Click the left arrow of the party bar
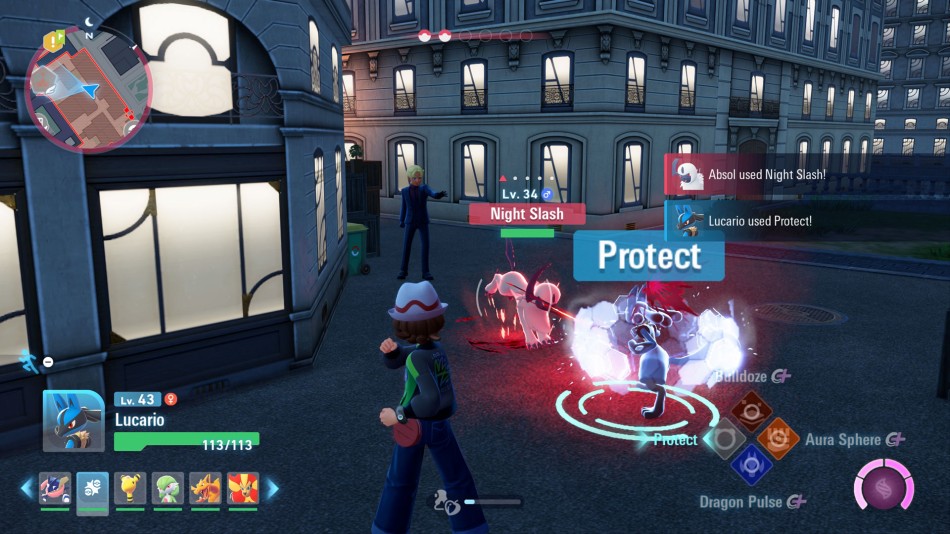Screen dimensions: 950x534 coord(27,489)
